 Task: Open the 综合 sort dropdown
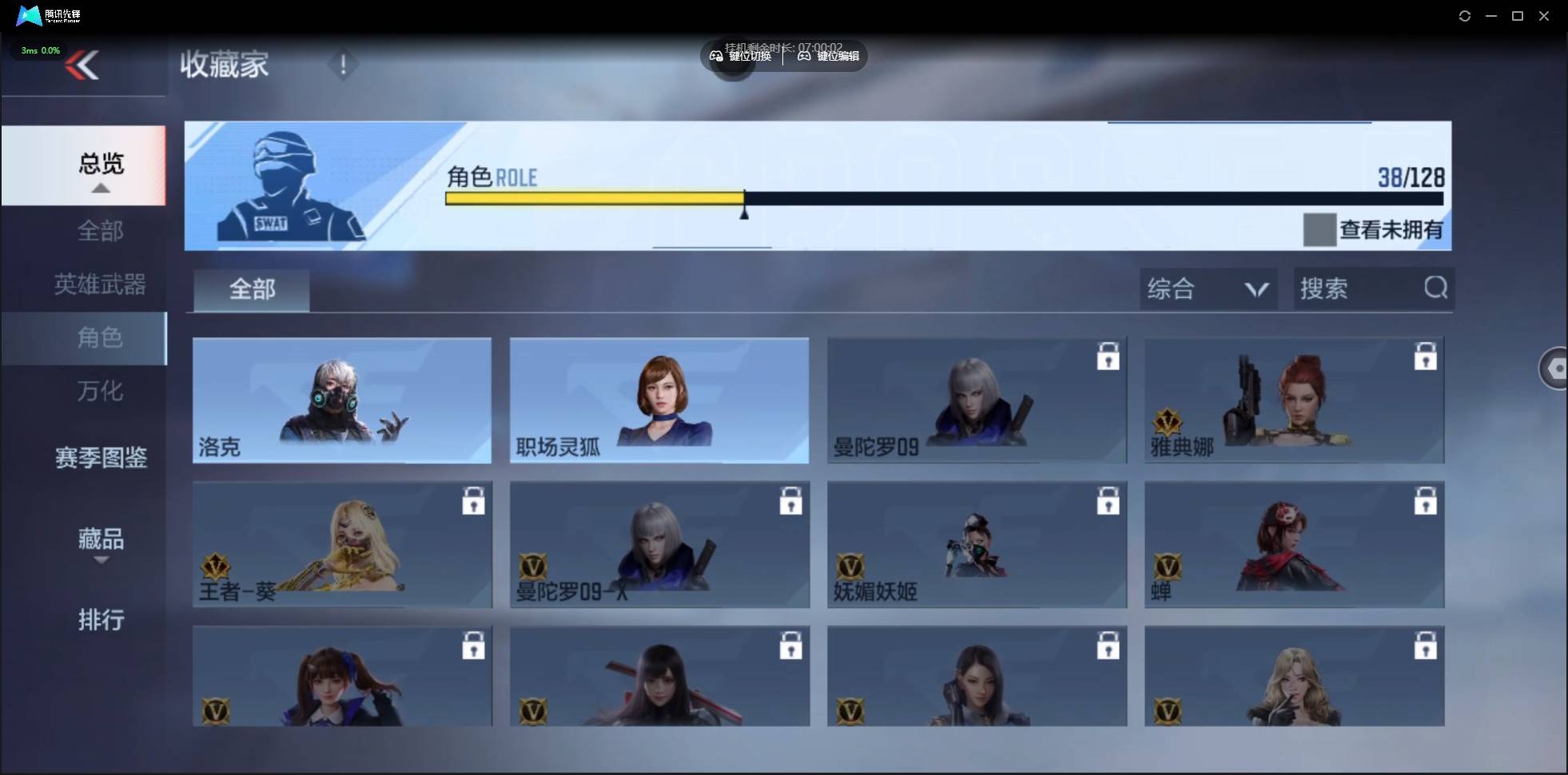[x=1208, y=288]
